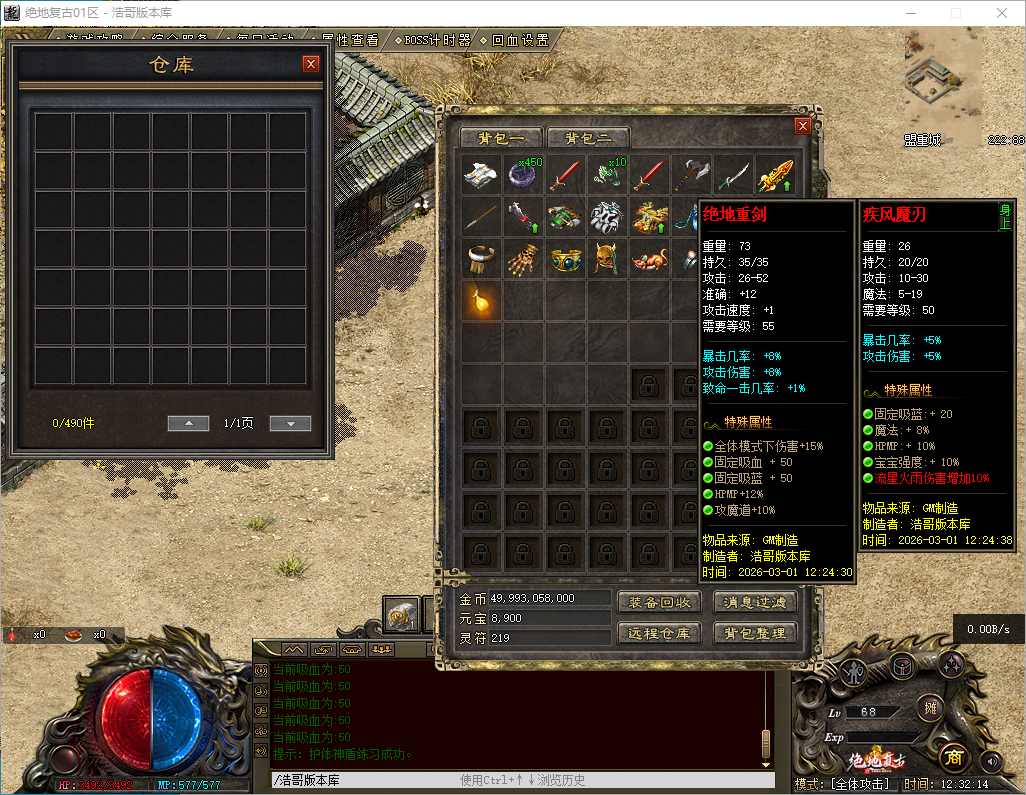Close the backpack inventory panel
This screenshot has width=1026, height=795.
coord(802,126)
